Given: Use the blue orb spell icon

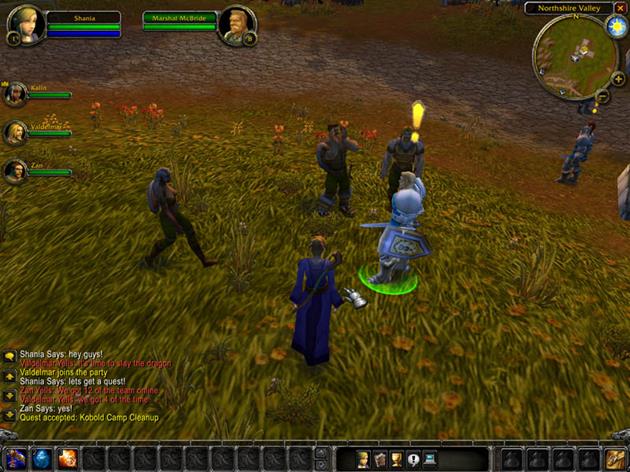Looking at the screenshot, I should pos(42,459).
